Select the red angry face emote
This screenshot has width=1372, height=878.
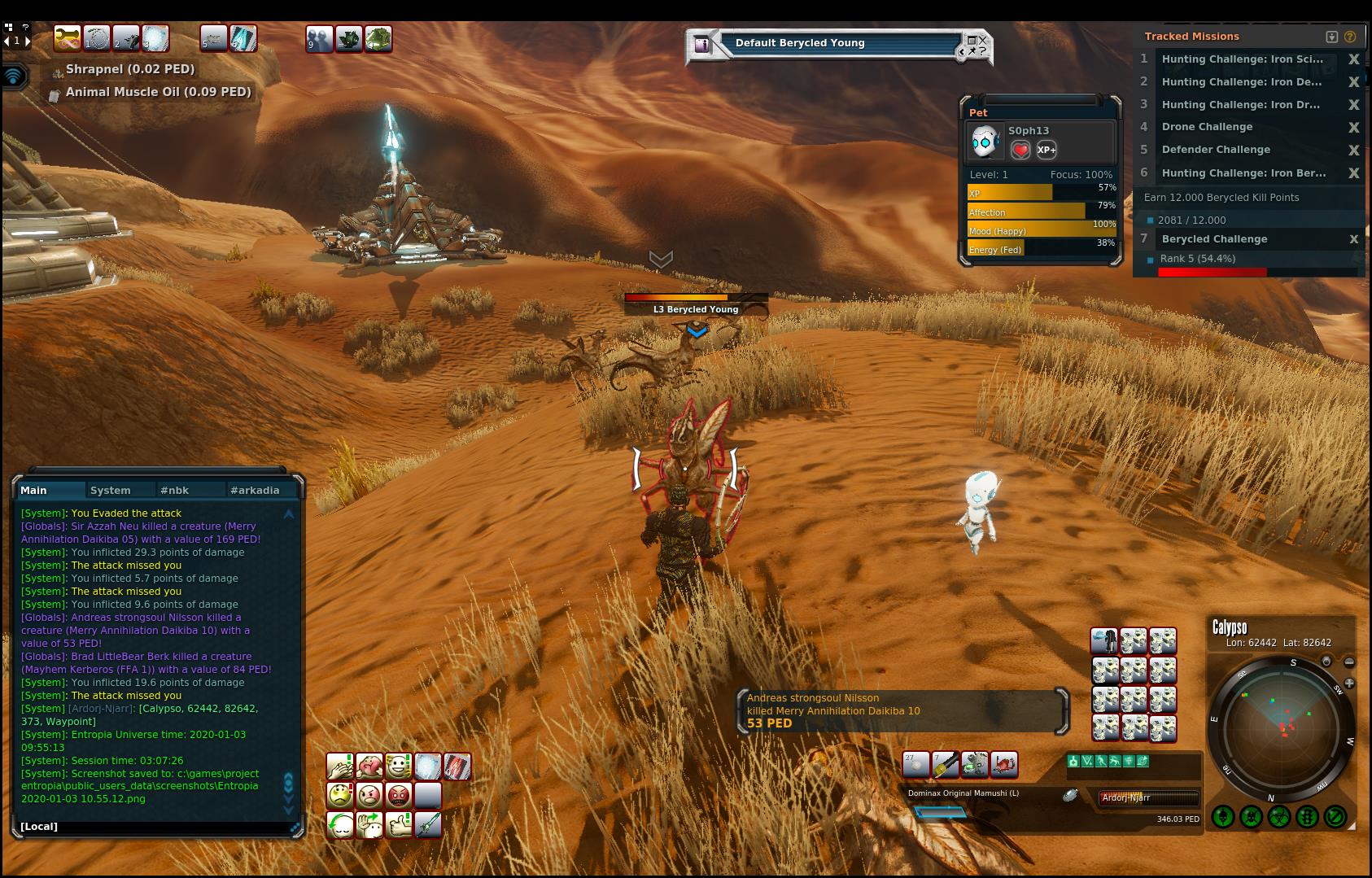tap(399, 795)
